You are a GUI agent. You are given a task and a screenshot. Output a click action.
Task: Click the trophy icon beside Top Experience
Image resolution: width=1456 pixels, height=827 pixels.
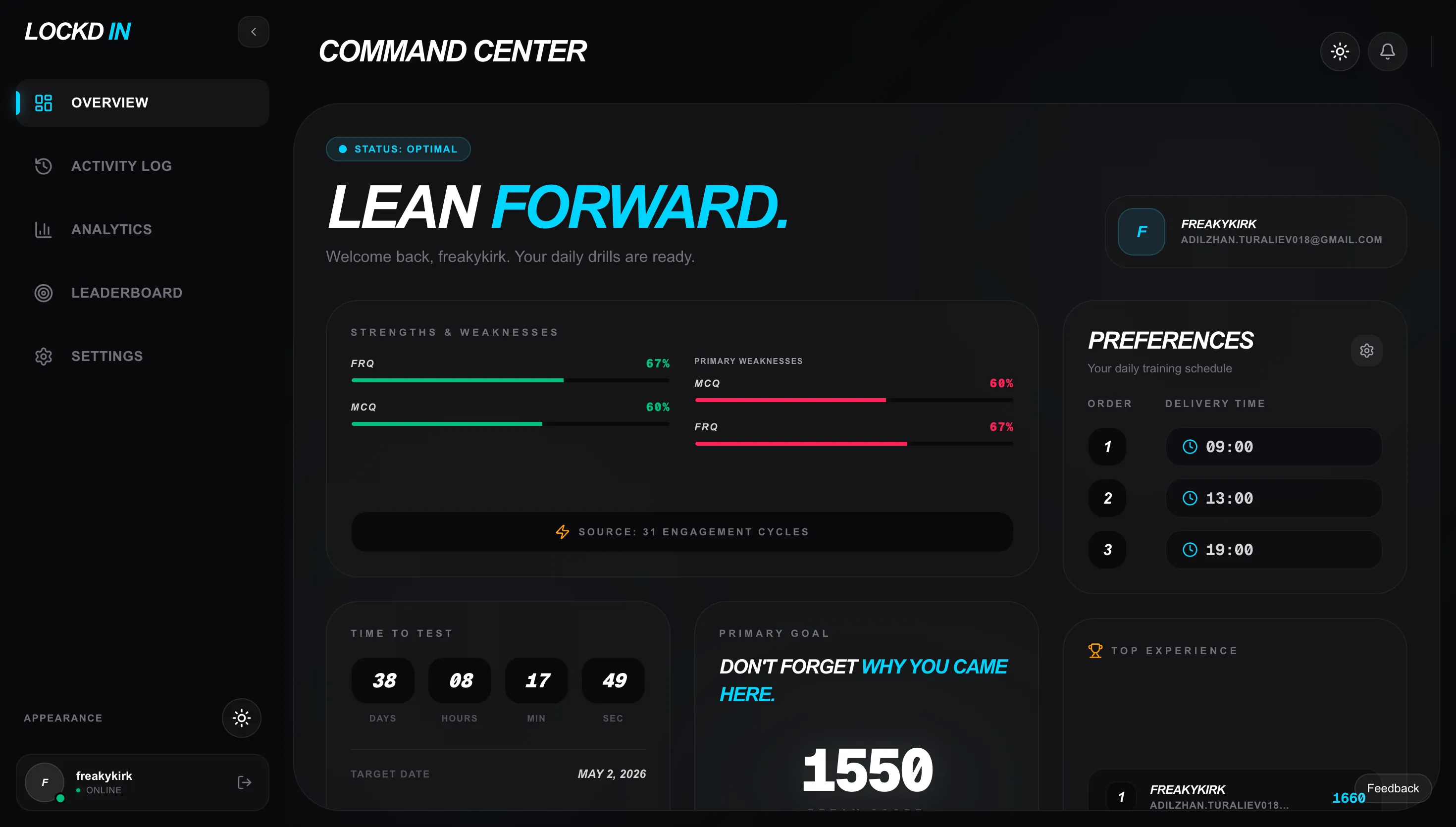pyautogui.click(x=1094, y=650)
